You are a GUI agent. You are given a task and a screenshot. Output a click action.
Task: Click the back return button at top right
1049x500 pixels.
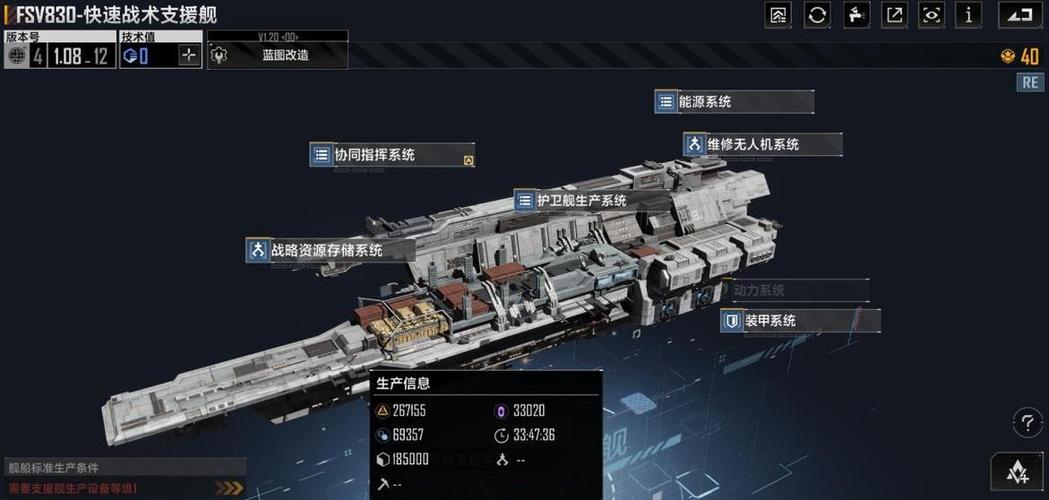click(1016, 14)
